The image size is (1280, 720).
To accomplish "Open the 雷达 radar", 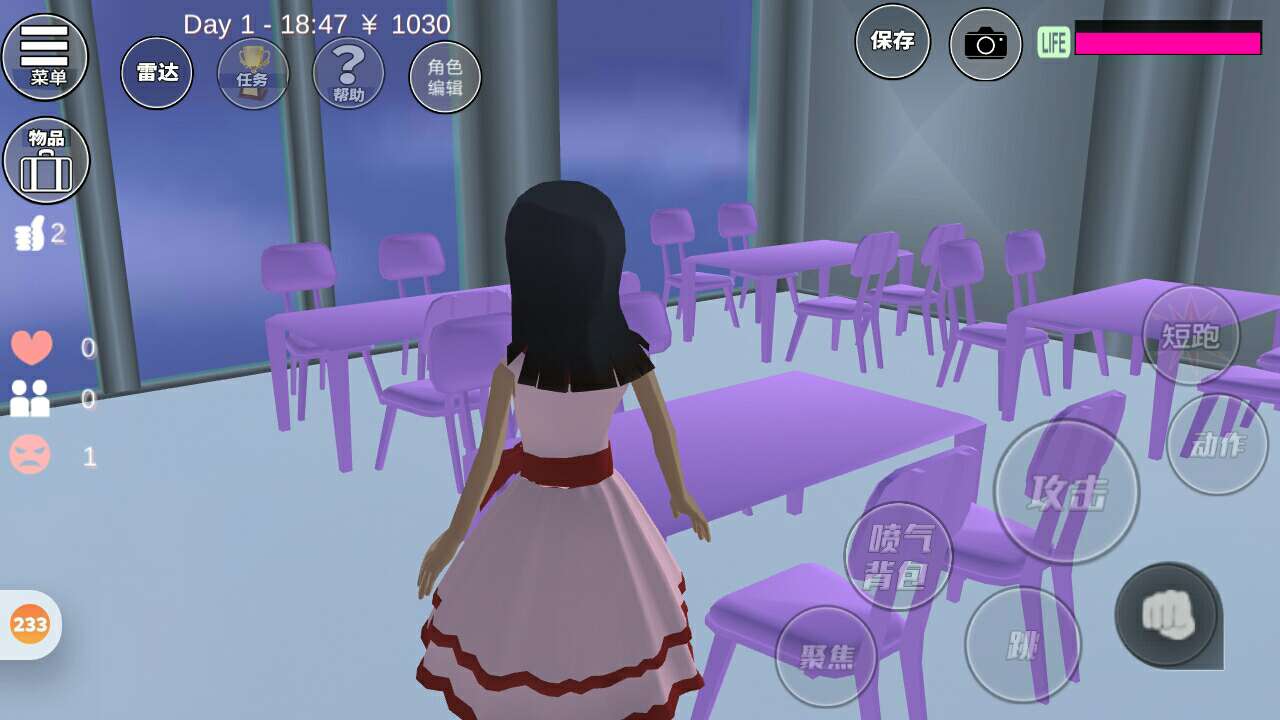I will (157, 73).
